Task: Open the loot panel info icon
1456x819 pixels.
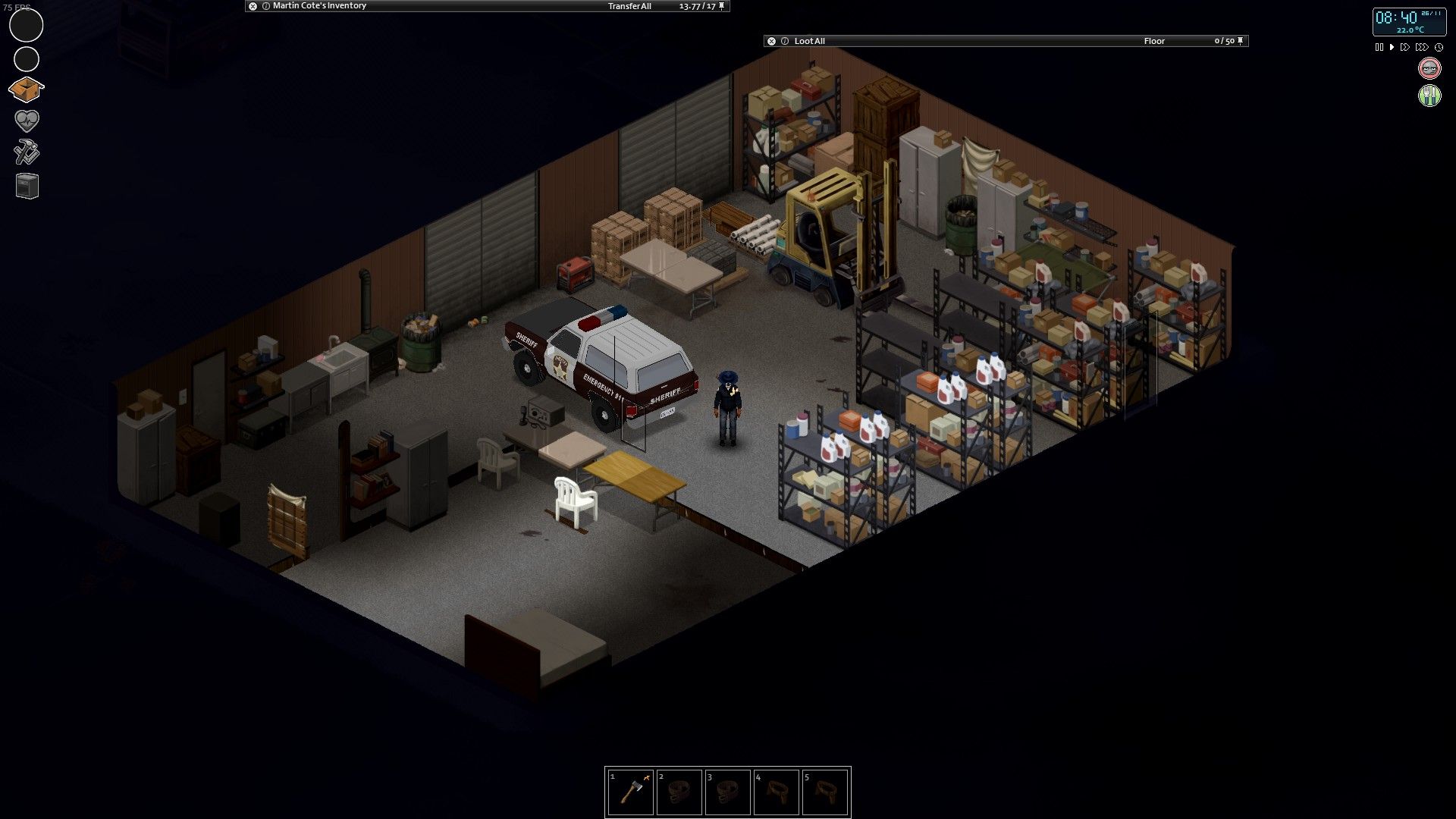Action: pos(785,41)
